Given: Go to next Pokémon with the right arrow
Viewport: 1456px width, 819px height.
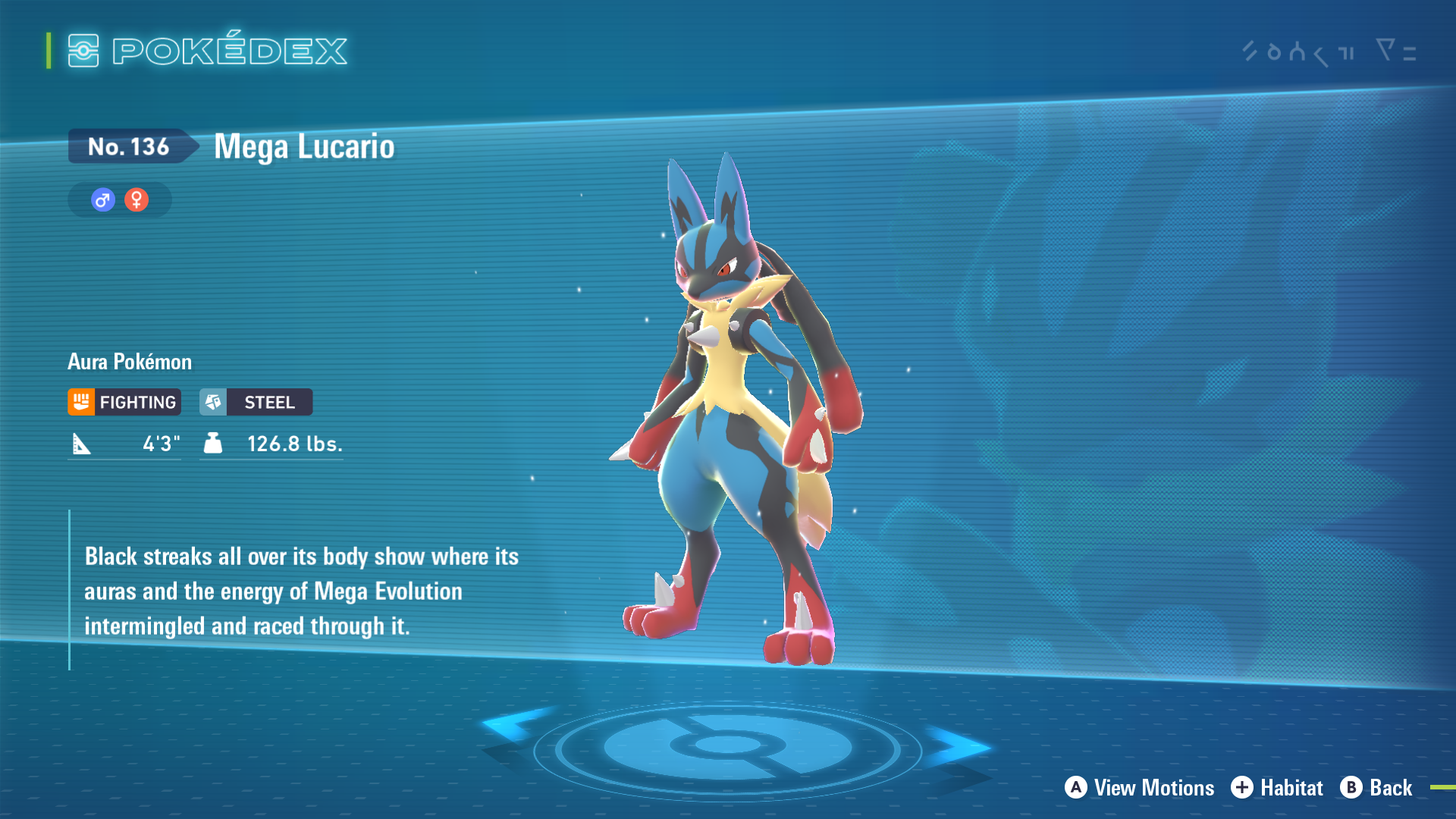Looking at the screenshot, I should coord(957,745).
